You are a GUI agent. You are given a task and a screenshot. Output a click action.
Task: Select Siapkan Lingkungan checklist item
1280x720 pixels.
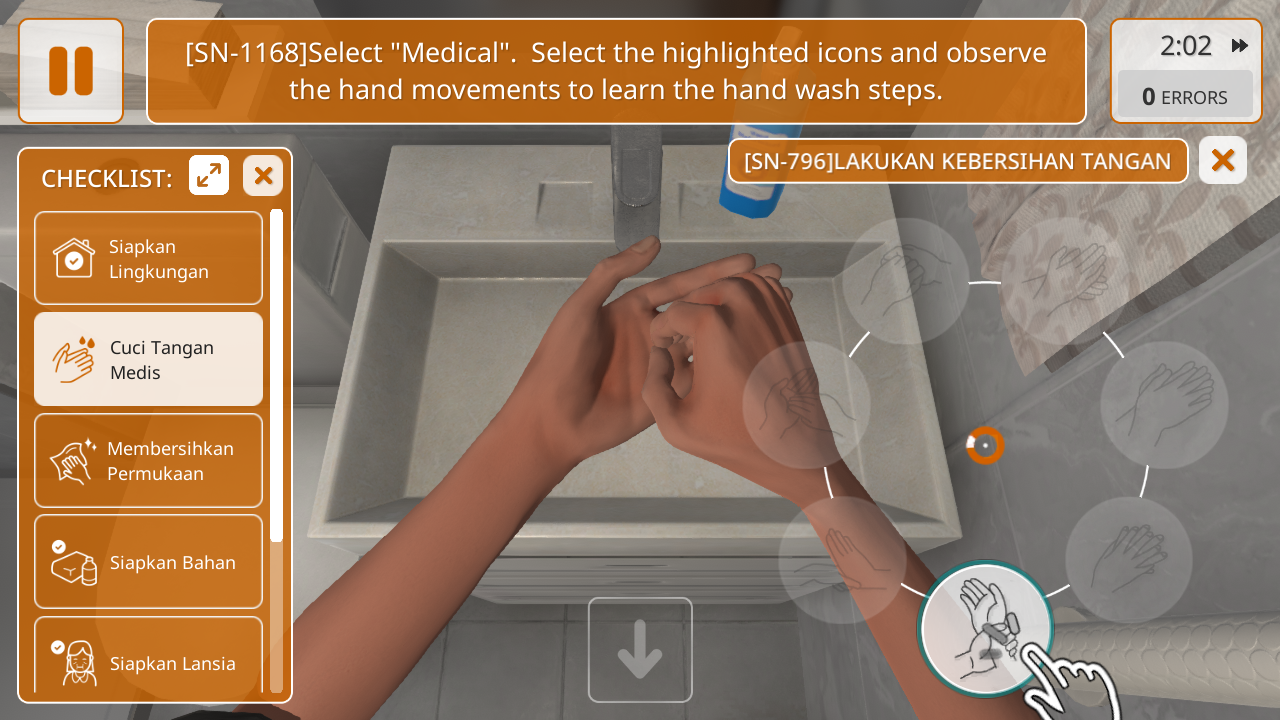[x=148, y=258]
